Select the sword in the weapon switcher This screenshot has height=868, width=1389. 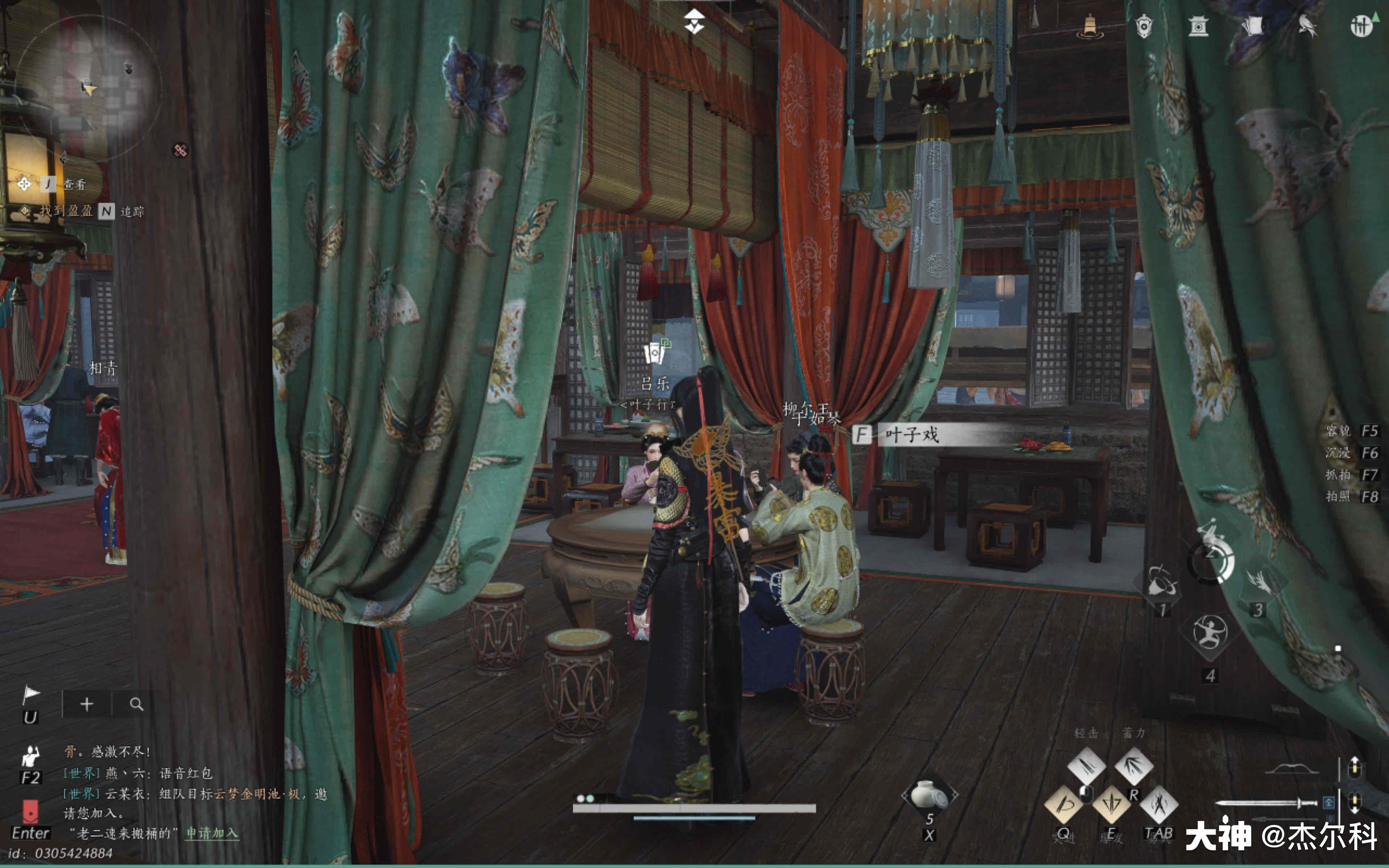tap(1266, 803)
